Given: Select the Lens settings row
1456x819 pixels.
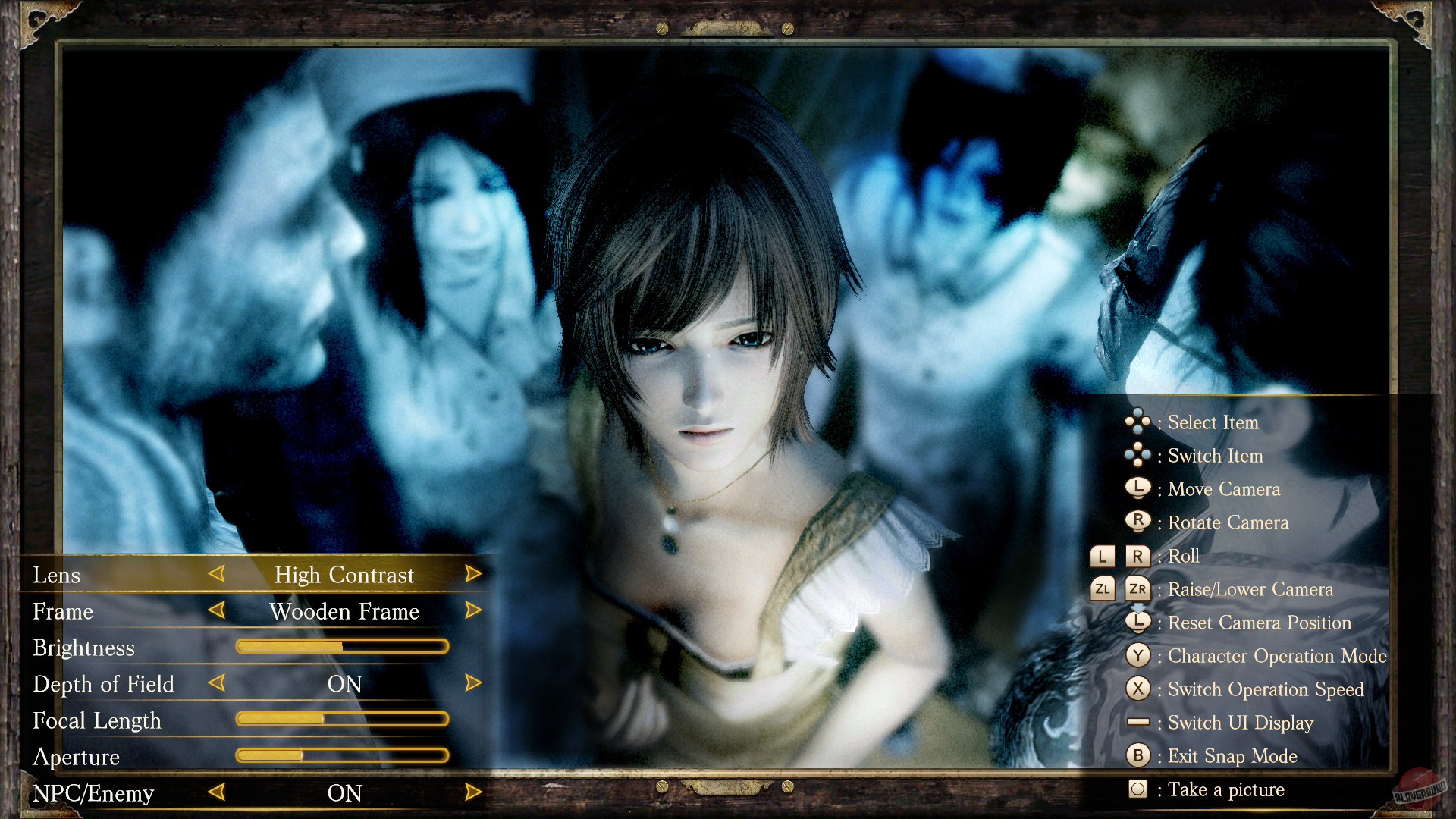Looking at the screenshot, I should click(57, 575).
